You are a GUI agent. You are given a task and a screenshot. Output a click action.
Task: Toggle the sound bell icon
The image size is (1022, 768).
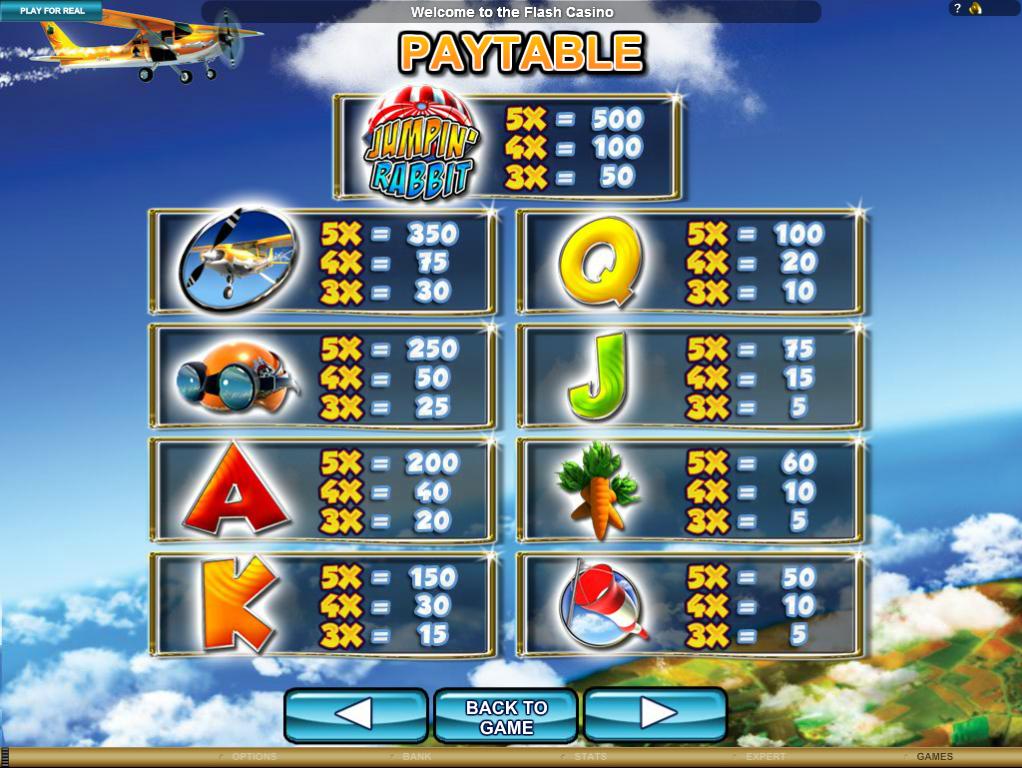(975, 9)
